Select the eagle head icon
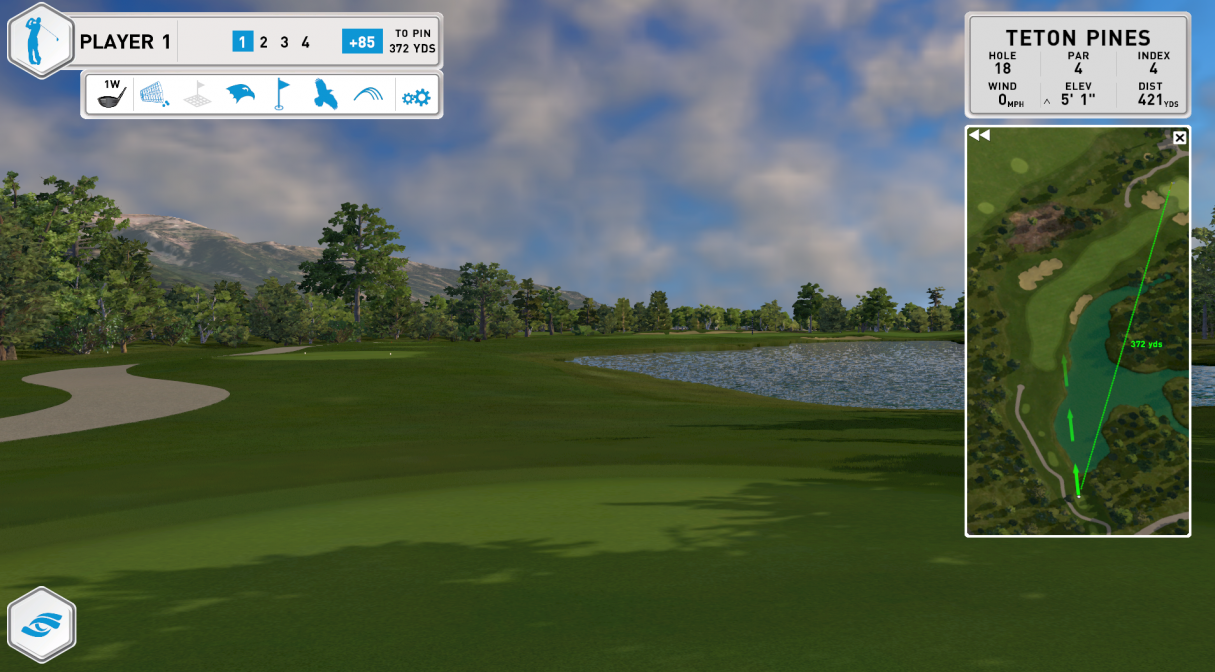 coord(240,95)
